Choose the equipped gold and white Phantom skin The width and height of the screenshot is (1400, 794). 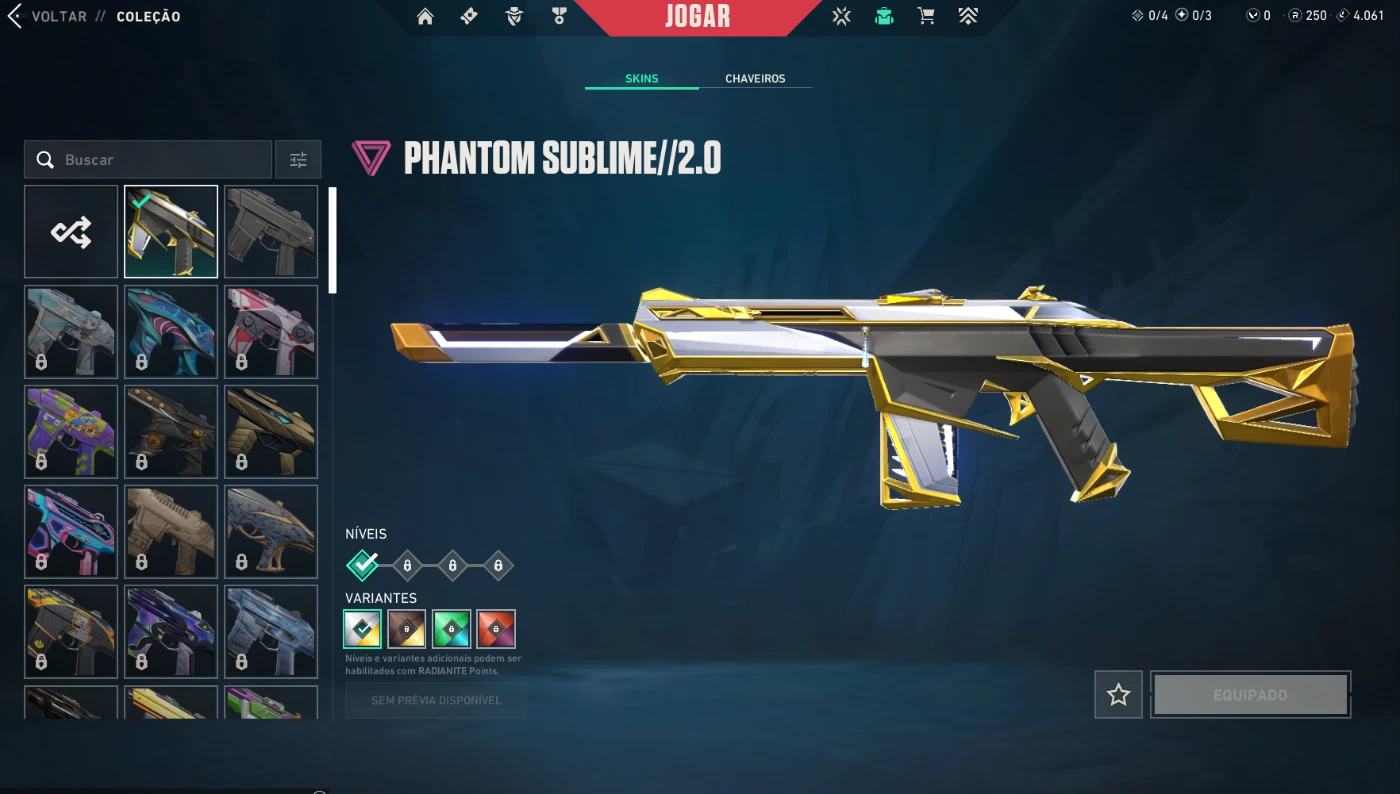[x=171, y=232]
